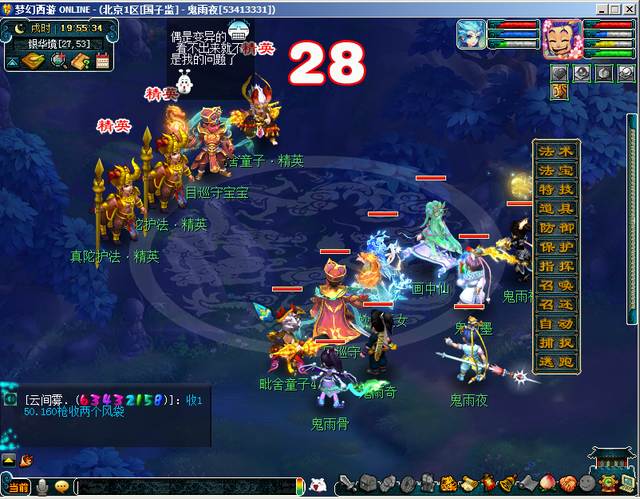
Task: Click the globe magnifier map icon
Action: (x=58, y=62)
